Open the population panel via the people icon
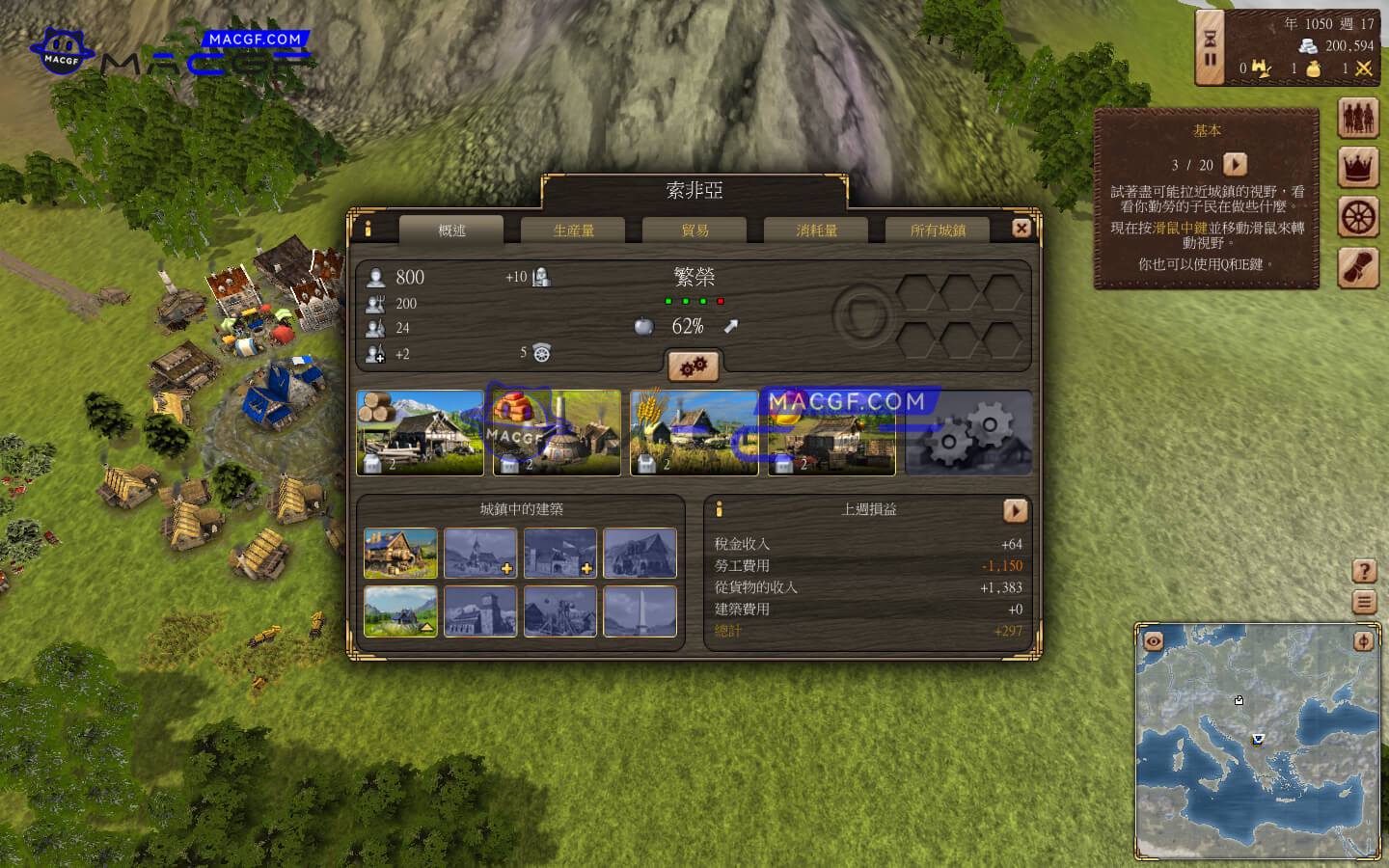1389x868 pixels. click(1360, 118)
